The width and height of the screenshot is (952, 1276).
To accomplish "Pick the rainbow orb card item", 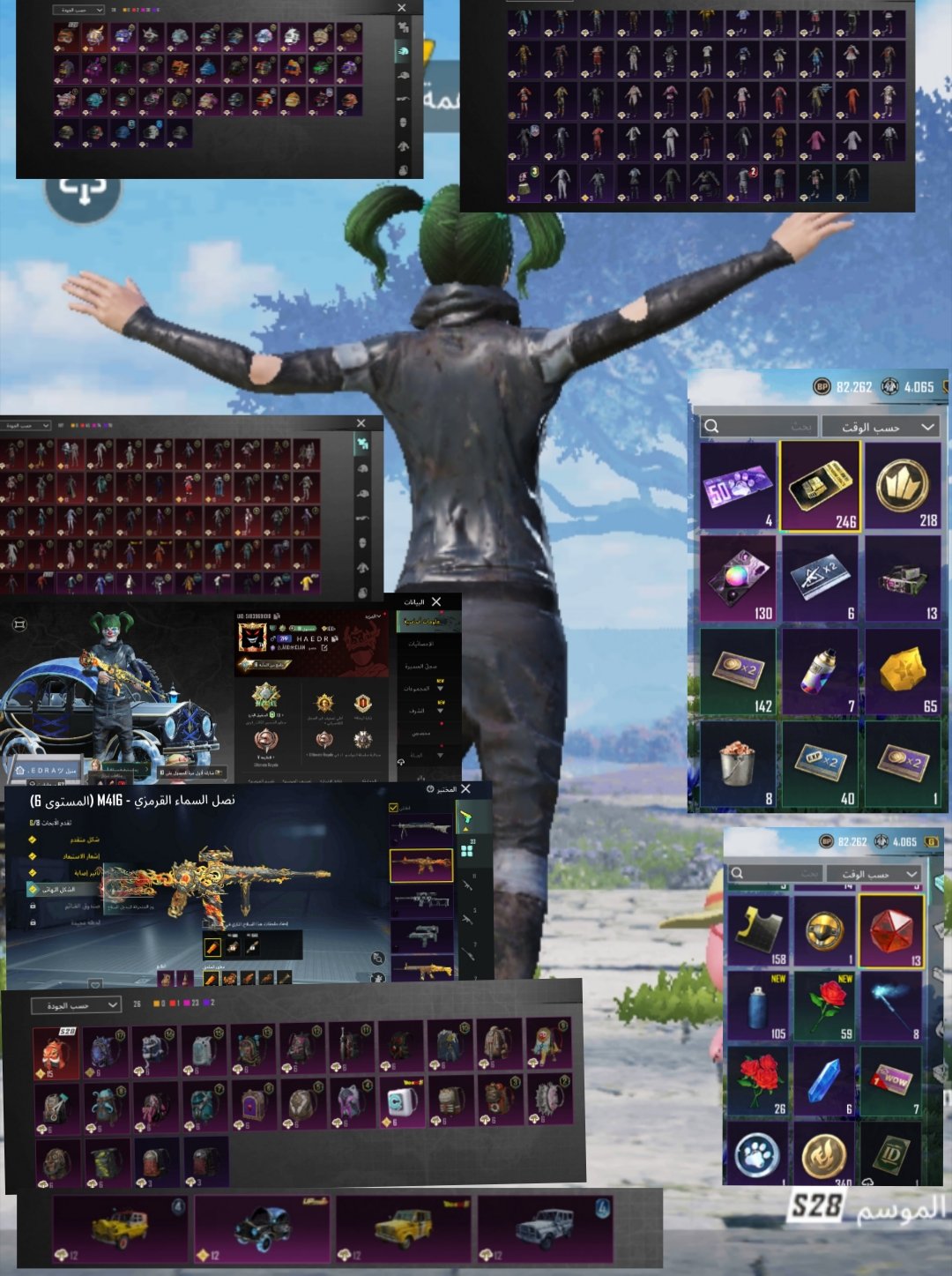I will pos(738,578).
